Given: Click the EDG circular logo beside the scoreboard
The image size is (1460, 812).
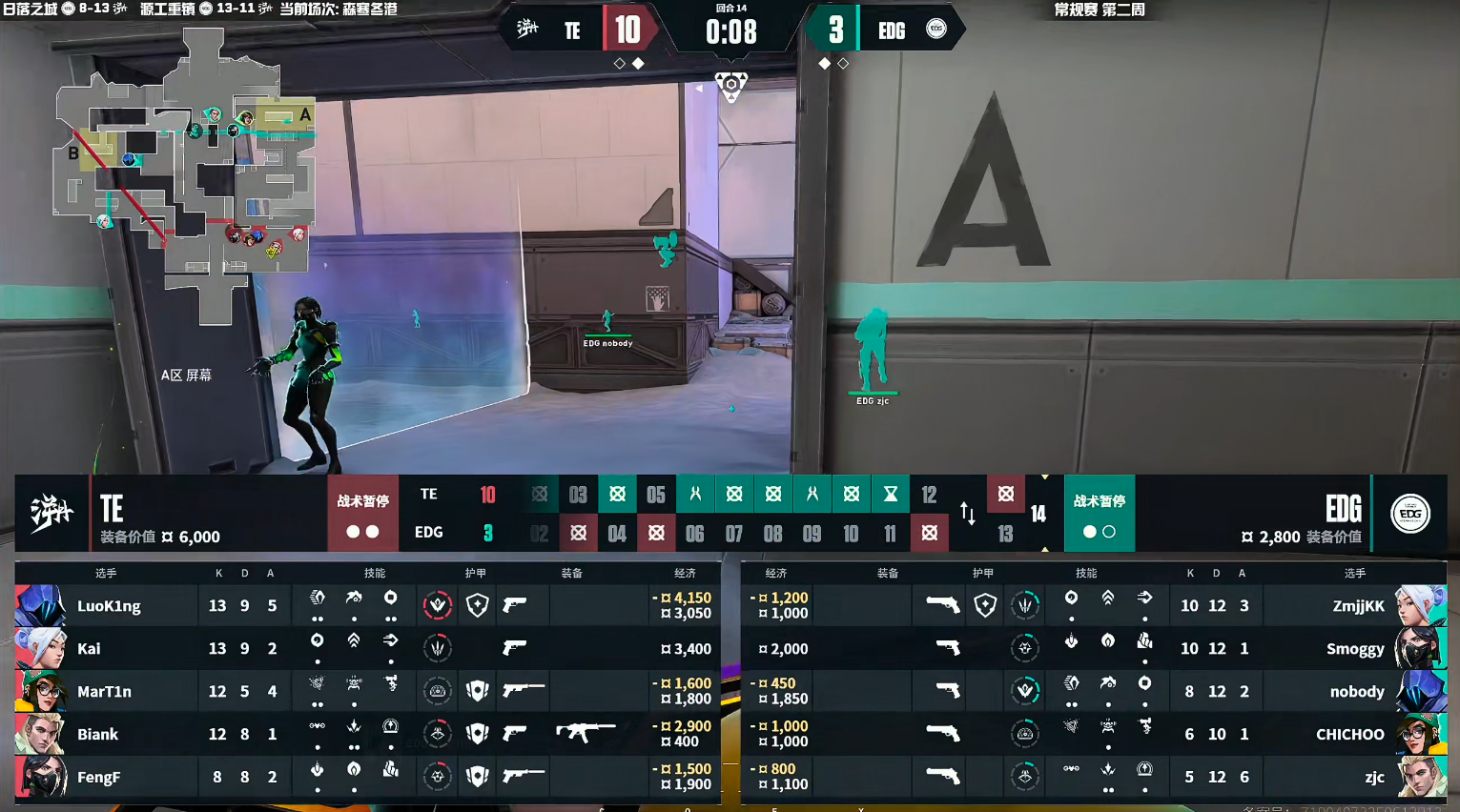Looking at the screenshot, I should (1410, 514).
